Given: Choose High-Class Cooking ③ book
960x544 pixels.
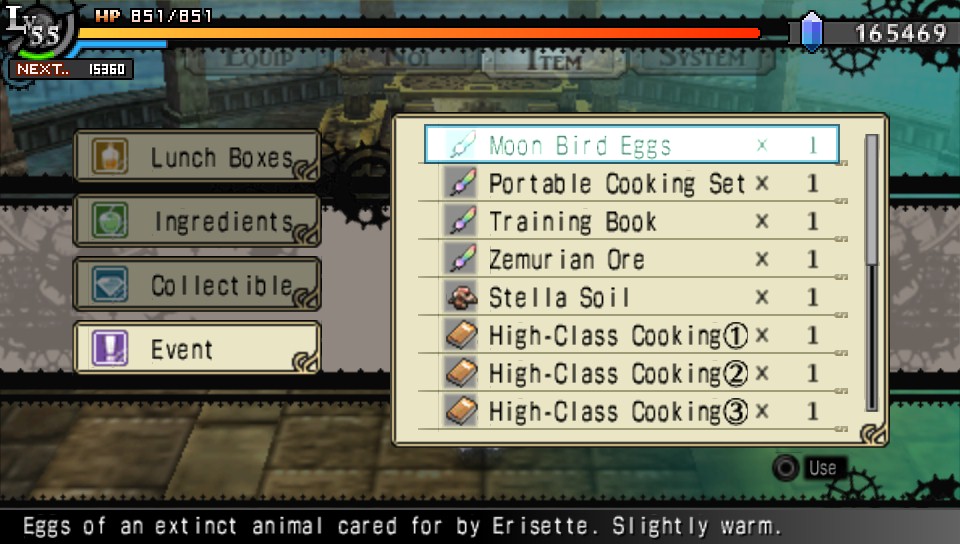Looking at the screenshot, I should pyautogui.click(x=631, y=411).
